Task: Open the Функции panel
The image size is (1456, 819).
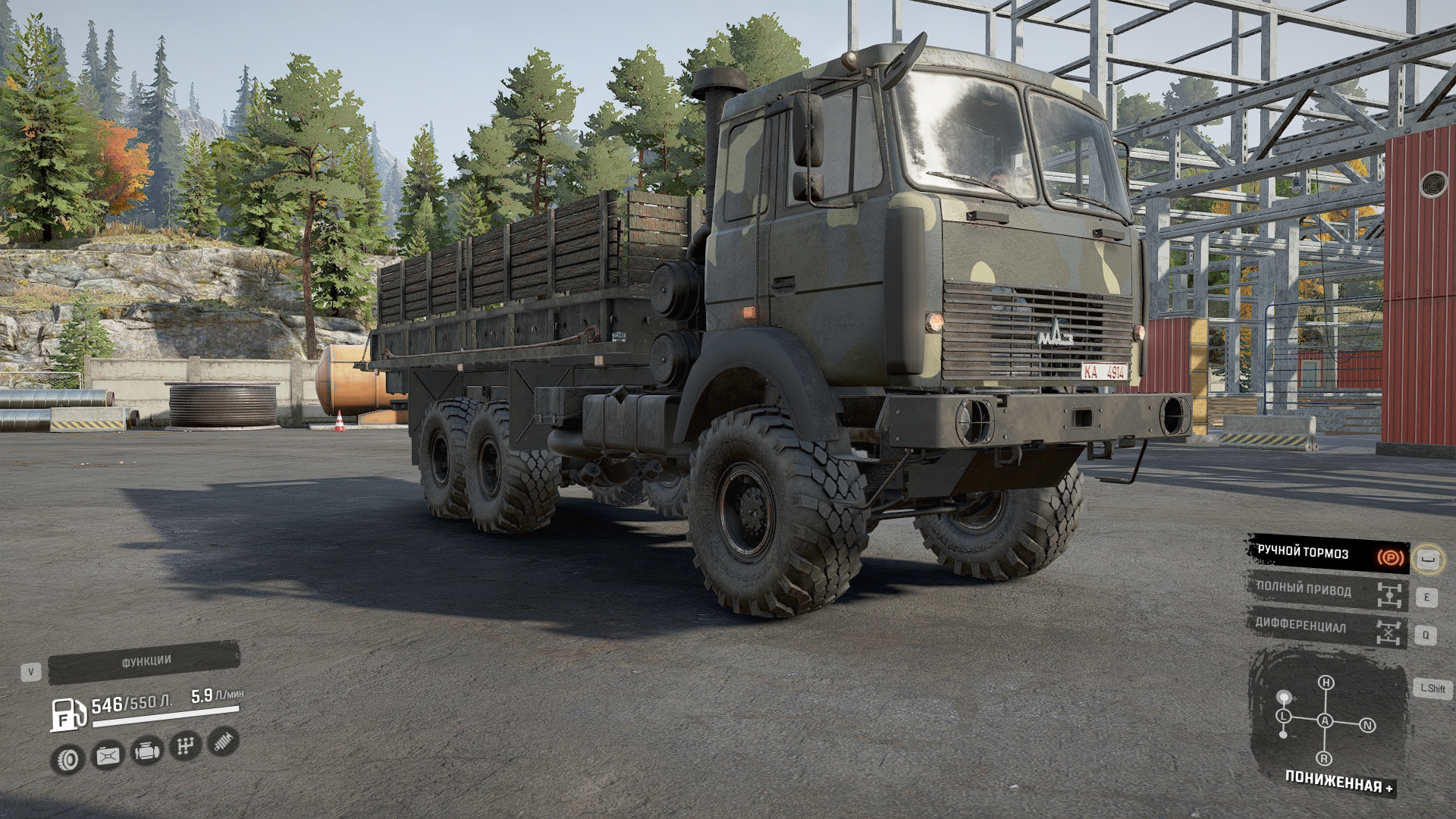Action: click(144, 662)
